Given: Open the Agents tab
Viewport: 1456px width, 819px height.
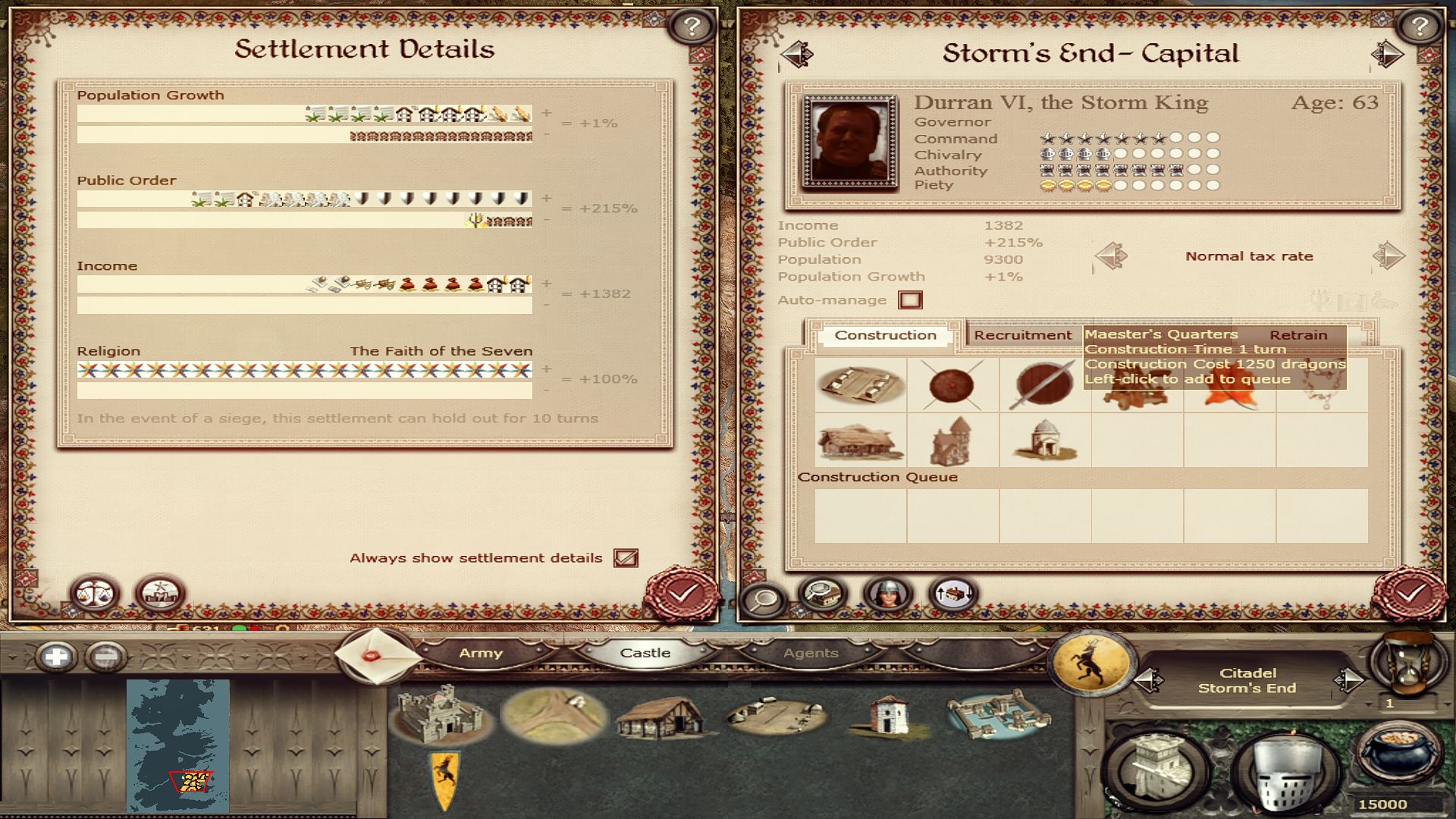Looking at the screenshot, I should pos(811,653).
